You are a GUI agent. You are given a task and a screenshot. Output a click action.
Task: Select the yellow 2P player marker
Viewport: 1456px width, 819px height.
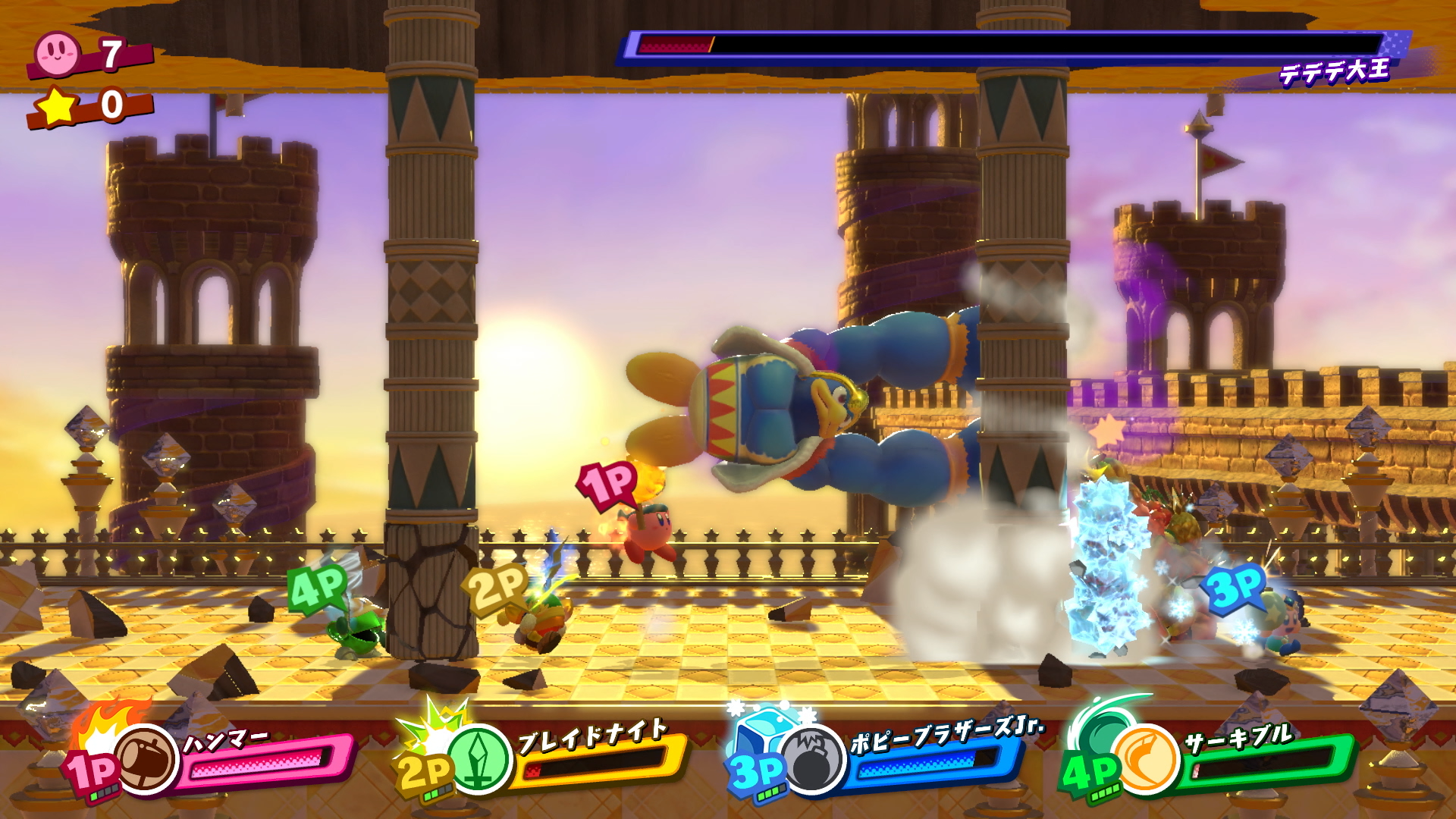(x=496, y=587)
